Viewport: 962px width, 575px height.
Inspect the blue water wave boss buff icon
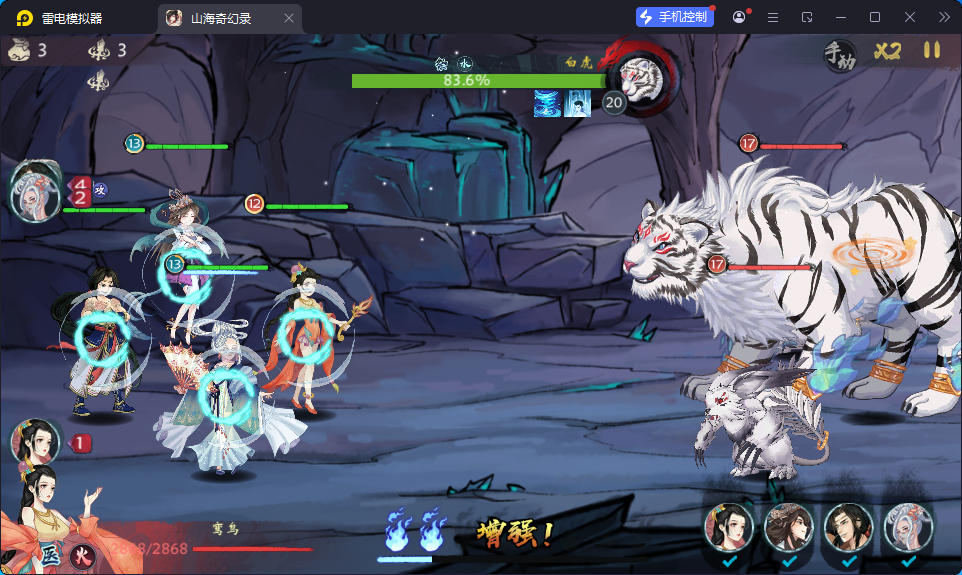point(547,103)
